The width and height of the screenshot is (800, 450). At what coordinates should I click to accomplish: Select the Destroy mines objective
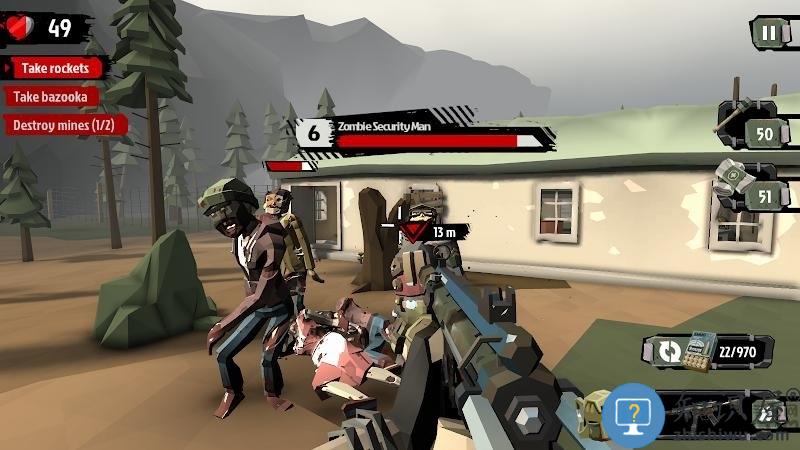pos(64,125)
